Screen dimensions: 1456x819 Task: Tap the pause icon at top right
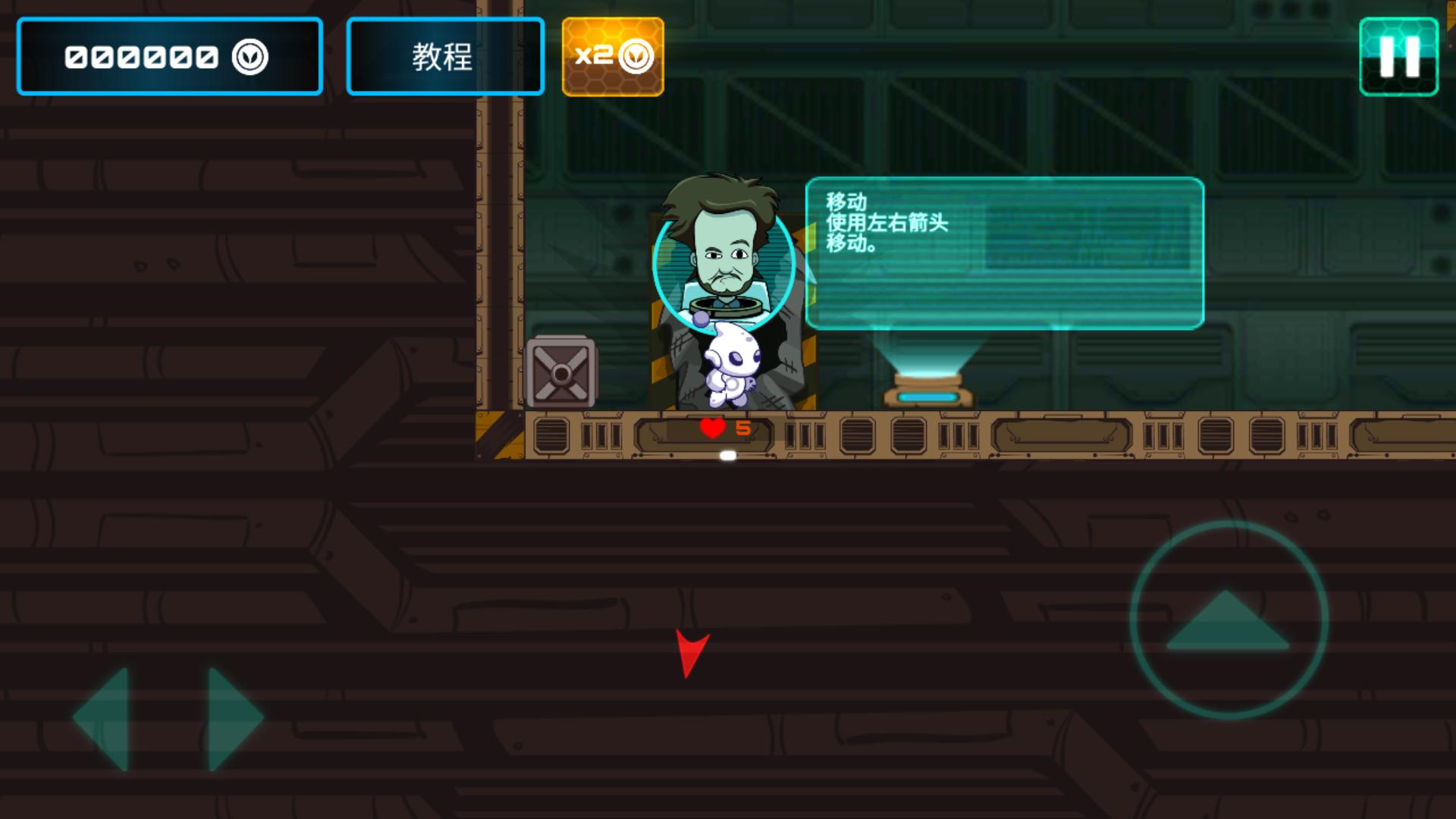(x=1399, y=55)
